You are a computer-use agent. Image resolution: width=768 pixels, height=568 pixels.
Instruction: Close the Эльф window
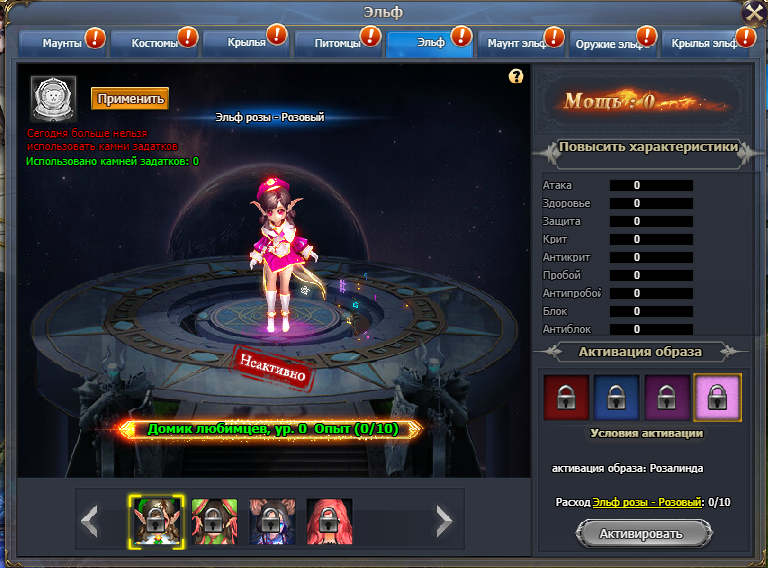754,12
